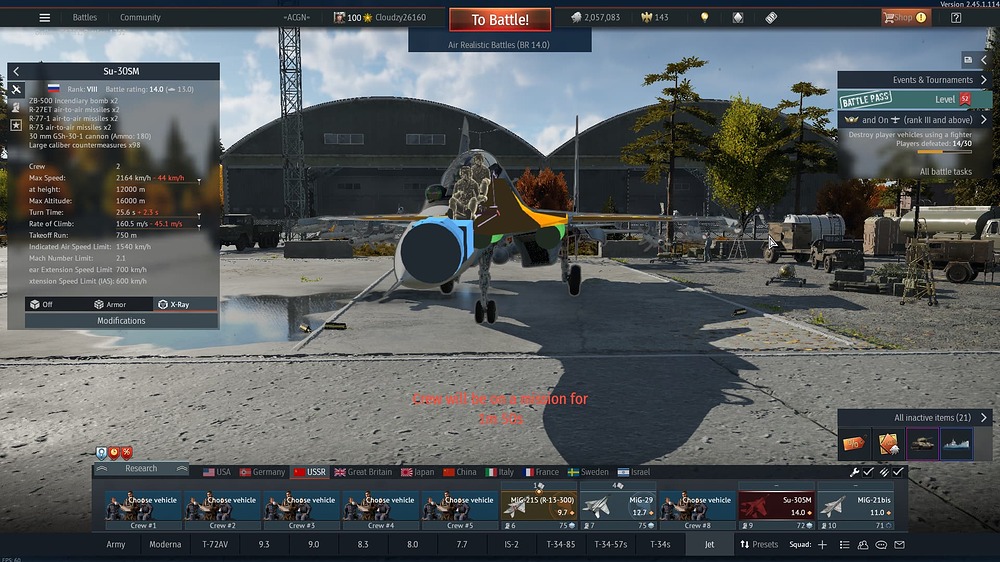Viewport: 1000px width, 562px height.
Task: Choose the Sweden nation tab
Action: coord(588,472)
